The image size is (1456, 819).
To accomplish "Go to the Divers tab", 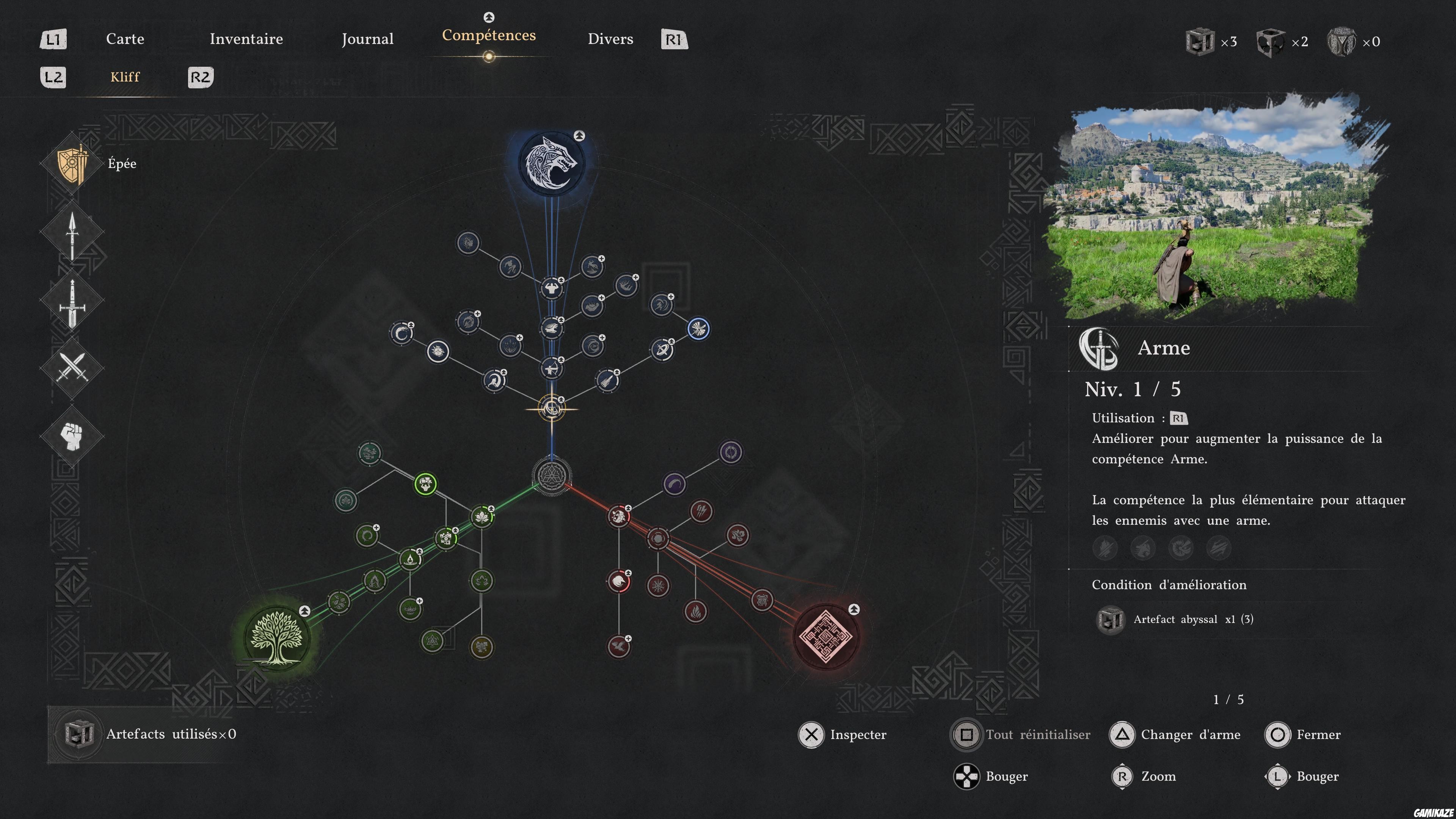I will 610,39.
